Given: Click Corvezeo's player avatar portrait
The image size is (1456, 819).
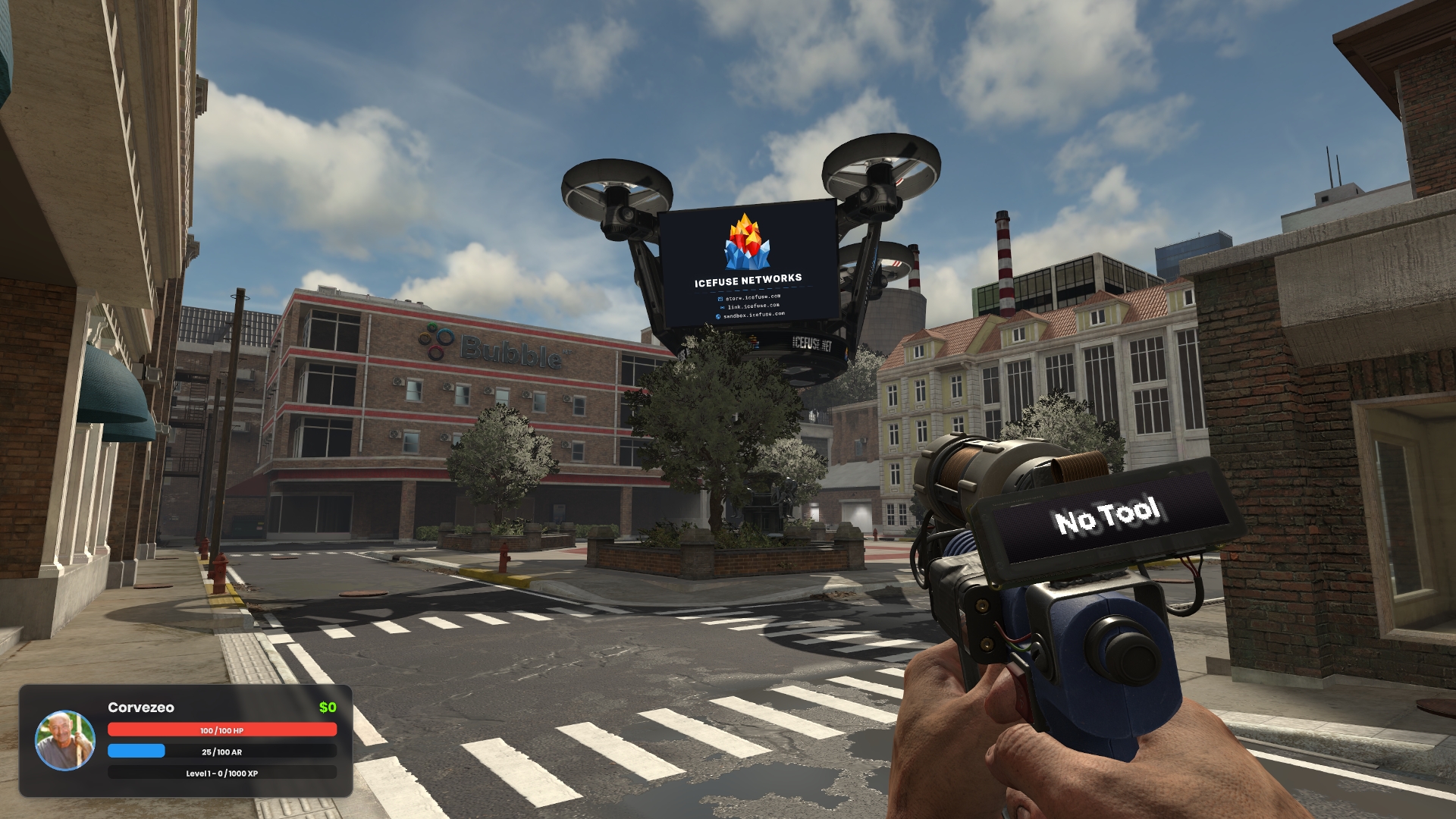Looking at the screenshot, I should pos(65,740).
